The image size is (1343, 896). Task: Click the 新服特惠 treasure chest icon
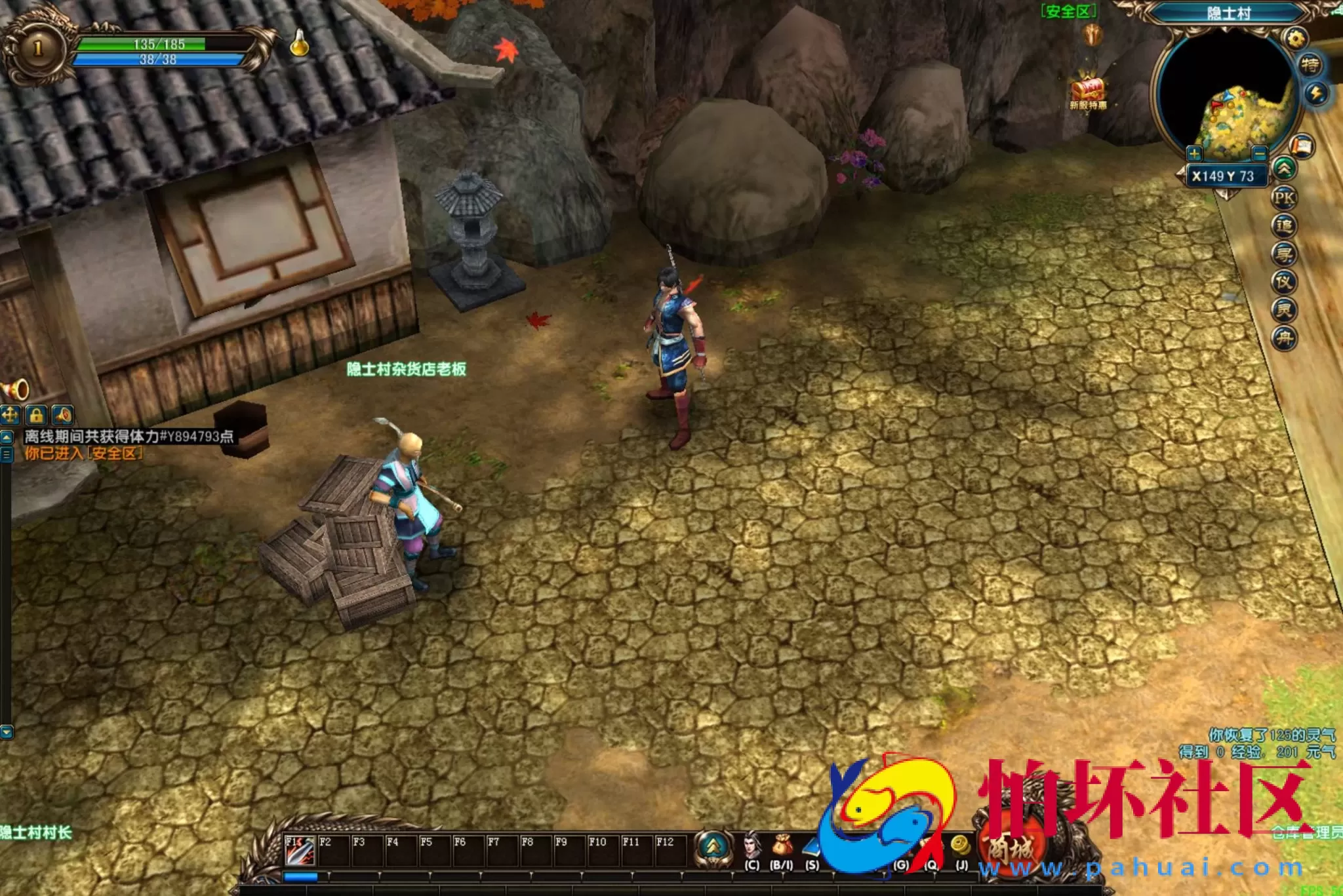(1089, 87)
